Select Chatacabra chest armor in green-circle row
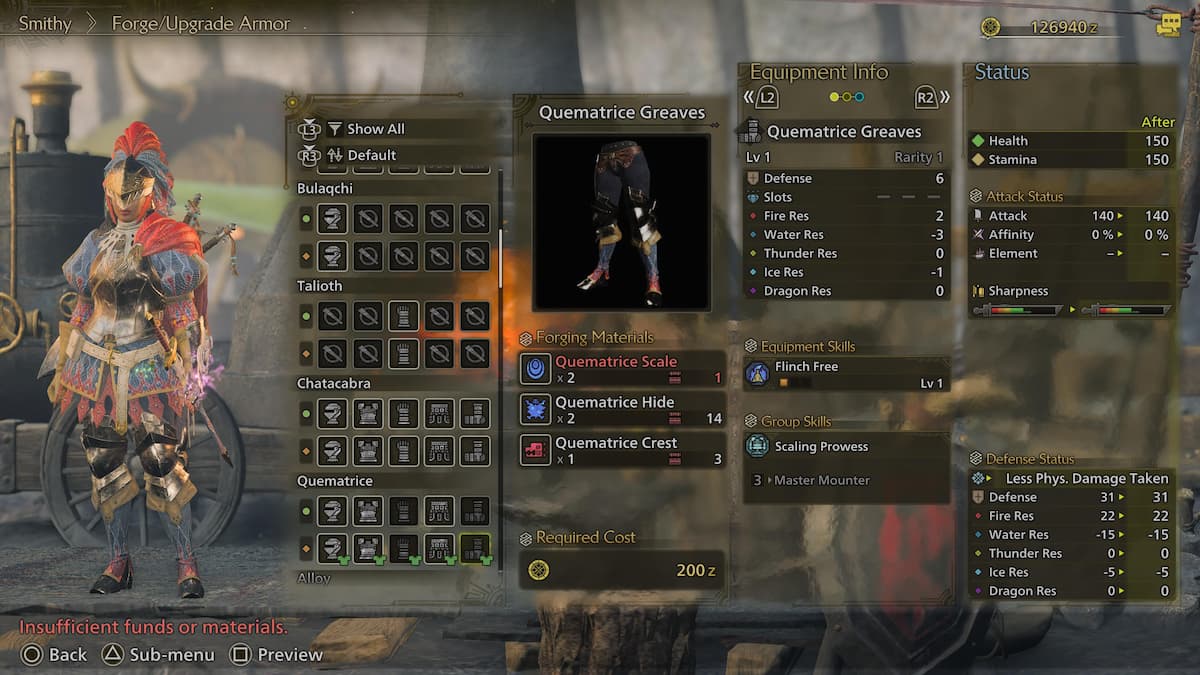 (x=368, y=414)
